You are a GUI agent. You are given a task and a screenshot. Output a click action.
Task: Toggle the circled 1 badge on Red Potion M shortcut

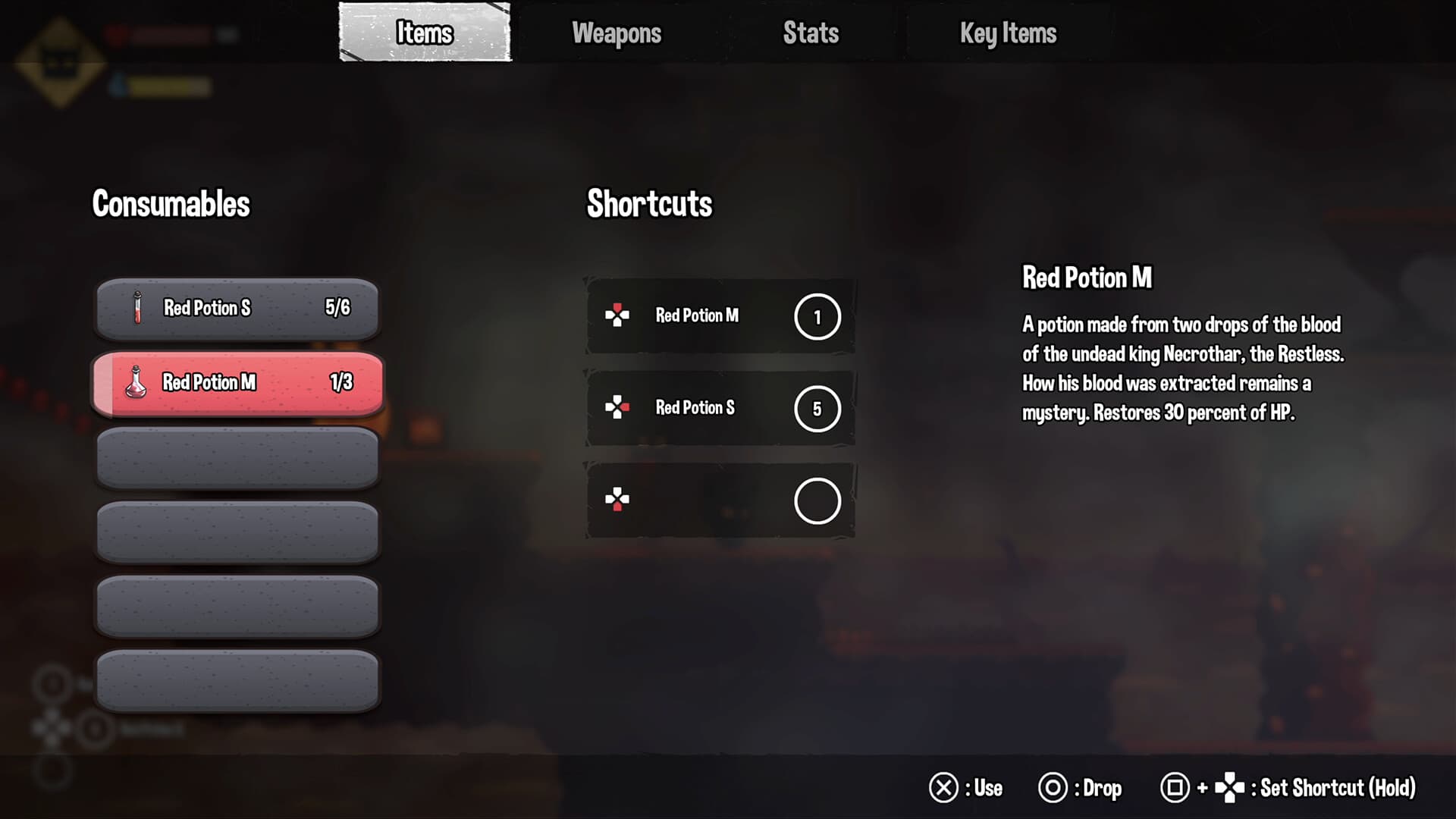[817, 316]
